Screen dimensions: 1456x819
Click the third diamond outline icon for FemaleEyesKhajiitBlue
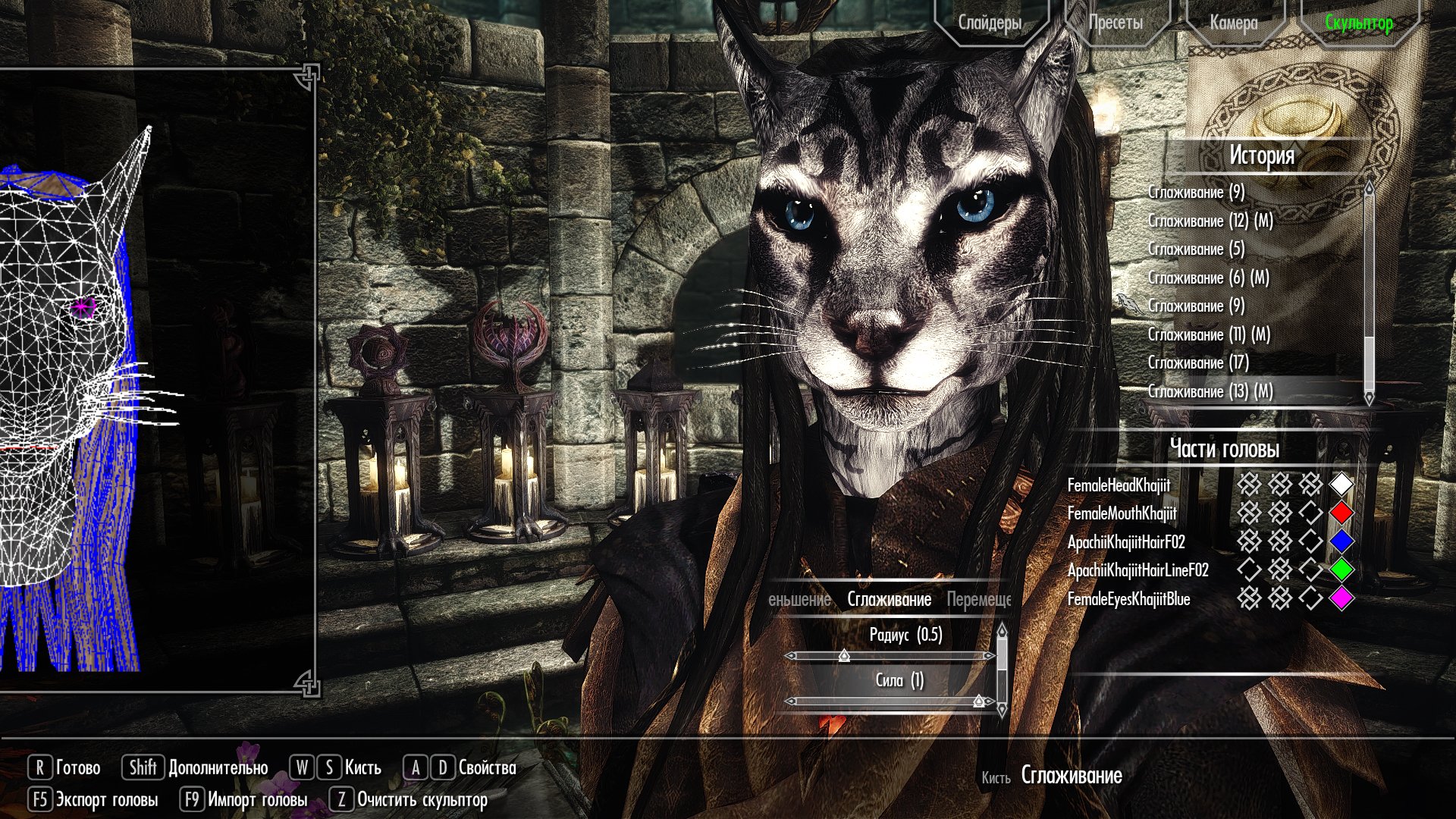[1311, 598]
